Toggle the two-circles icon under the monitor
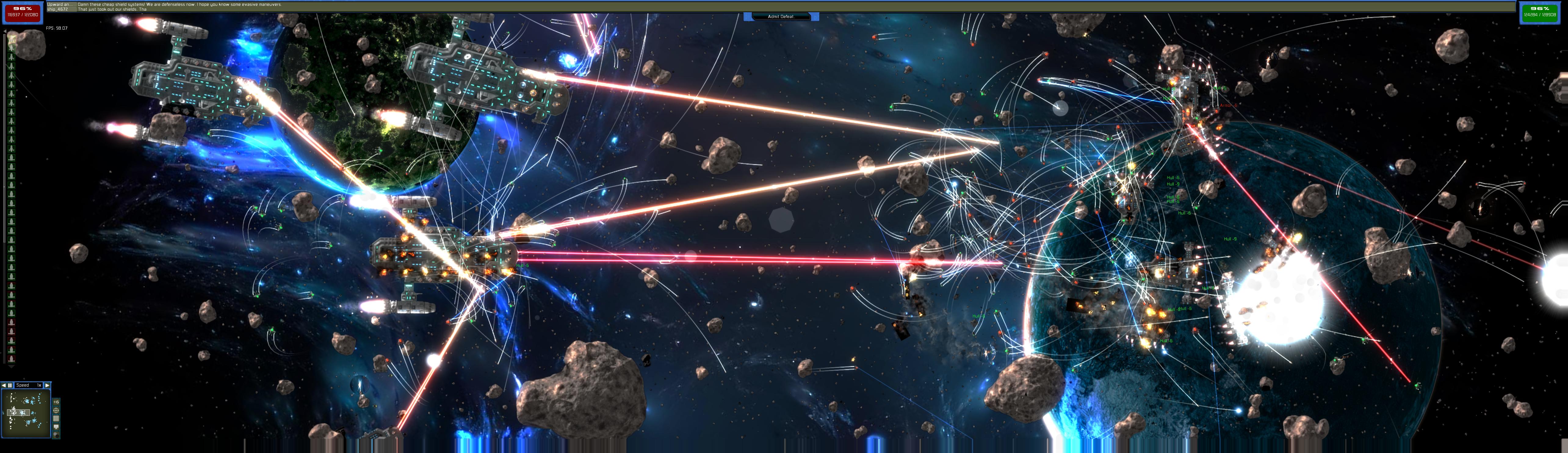 point(56,435)
